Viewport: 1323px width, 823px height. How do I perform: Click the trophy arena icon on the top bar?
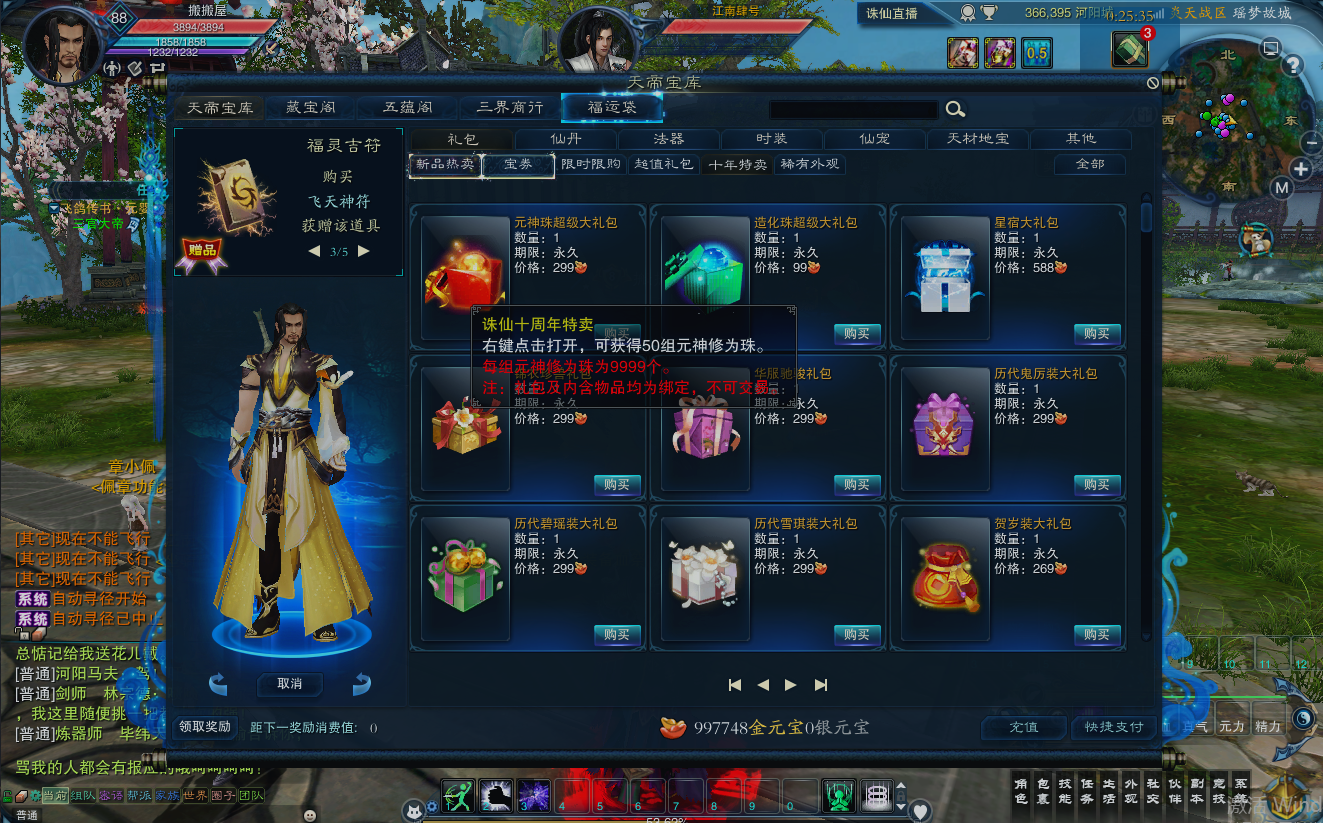coord(988,13)
